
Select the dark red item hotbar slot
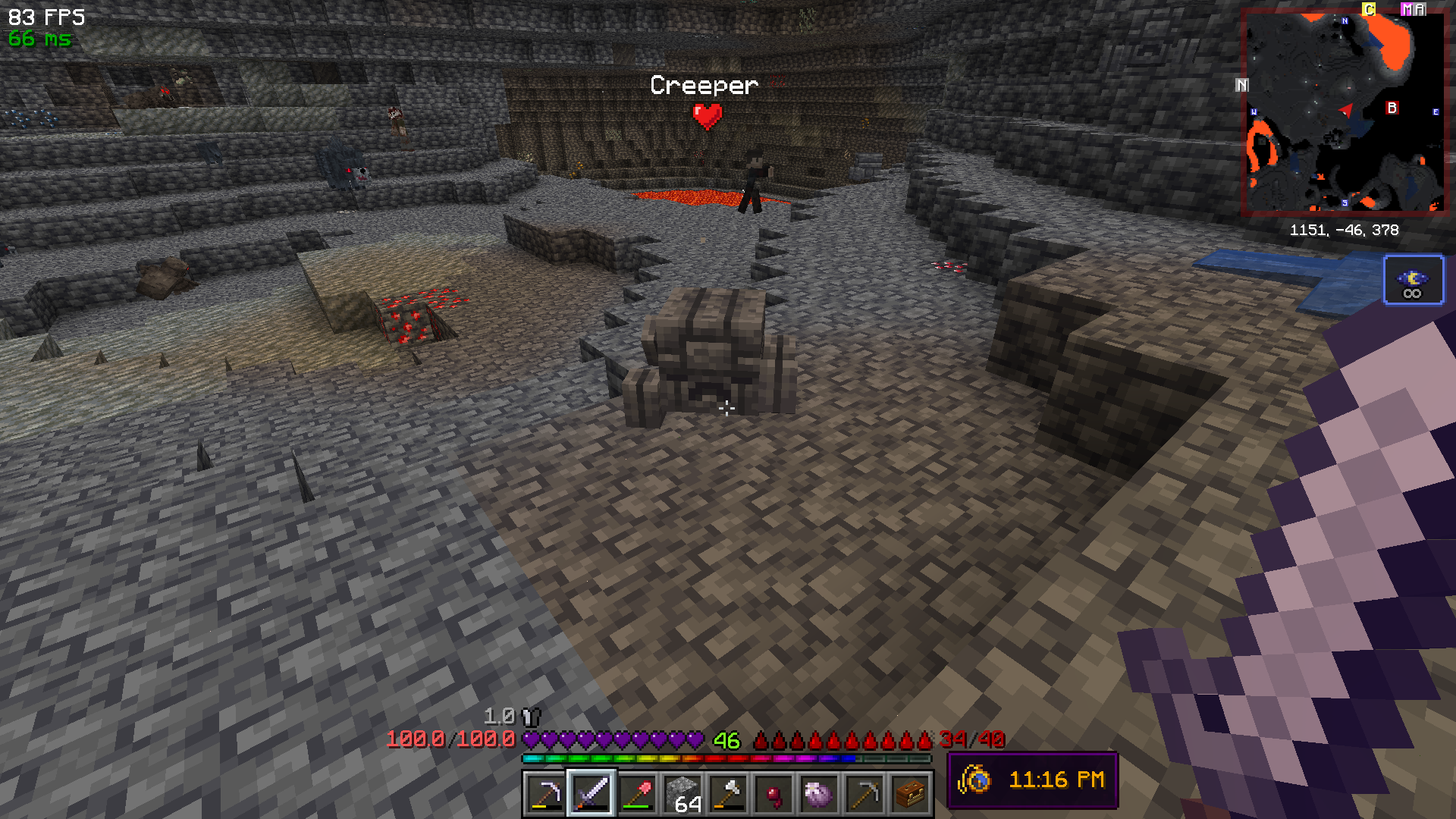click(x=773, y=794)
